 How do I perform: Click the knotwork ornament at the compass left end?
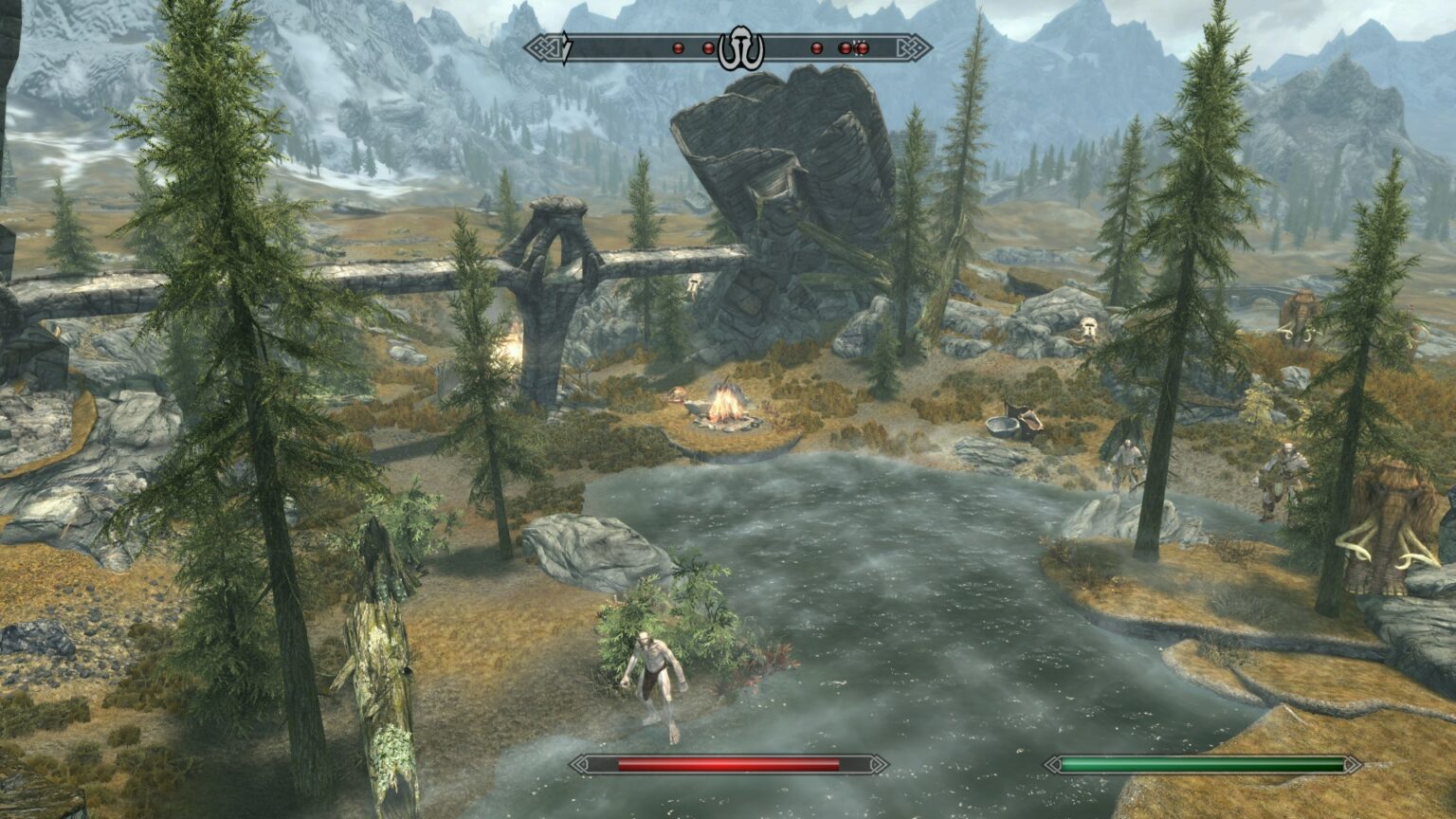click(542, 45)
